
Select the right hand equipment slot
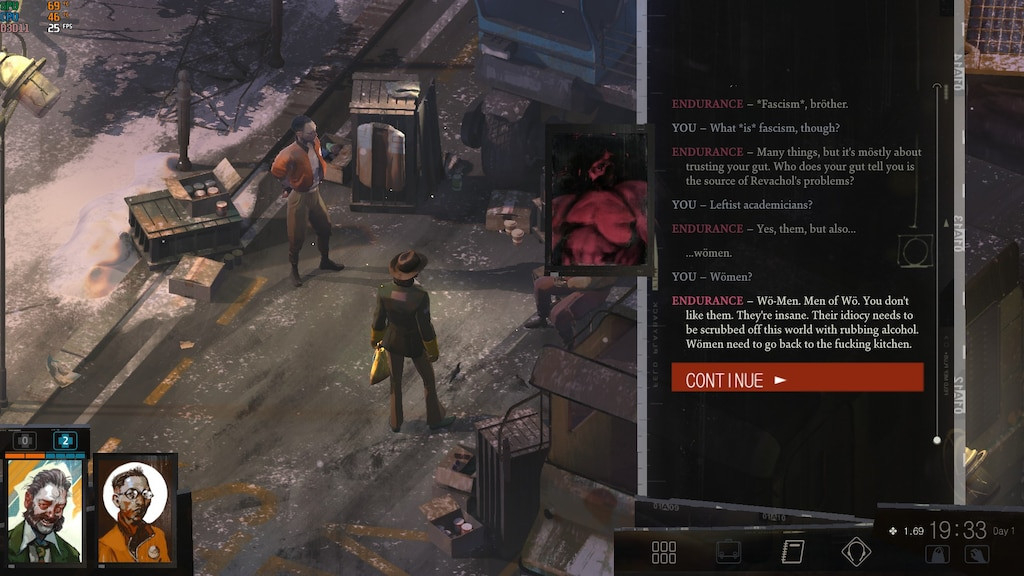click(x=977, y=554)
